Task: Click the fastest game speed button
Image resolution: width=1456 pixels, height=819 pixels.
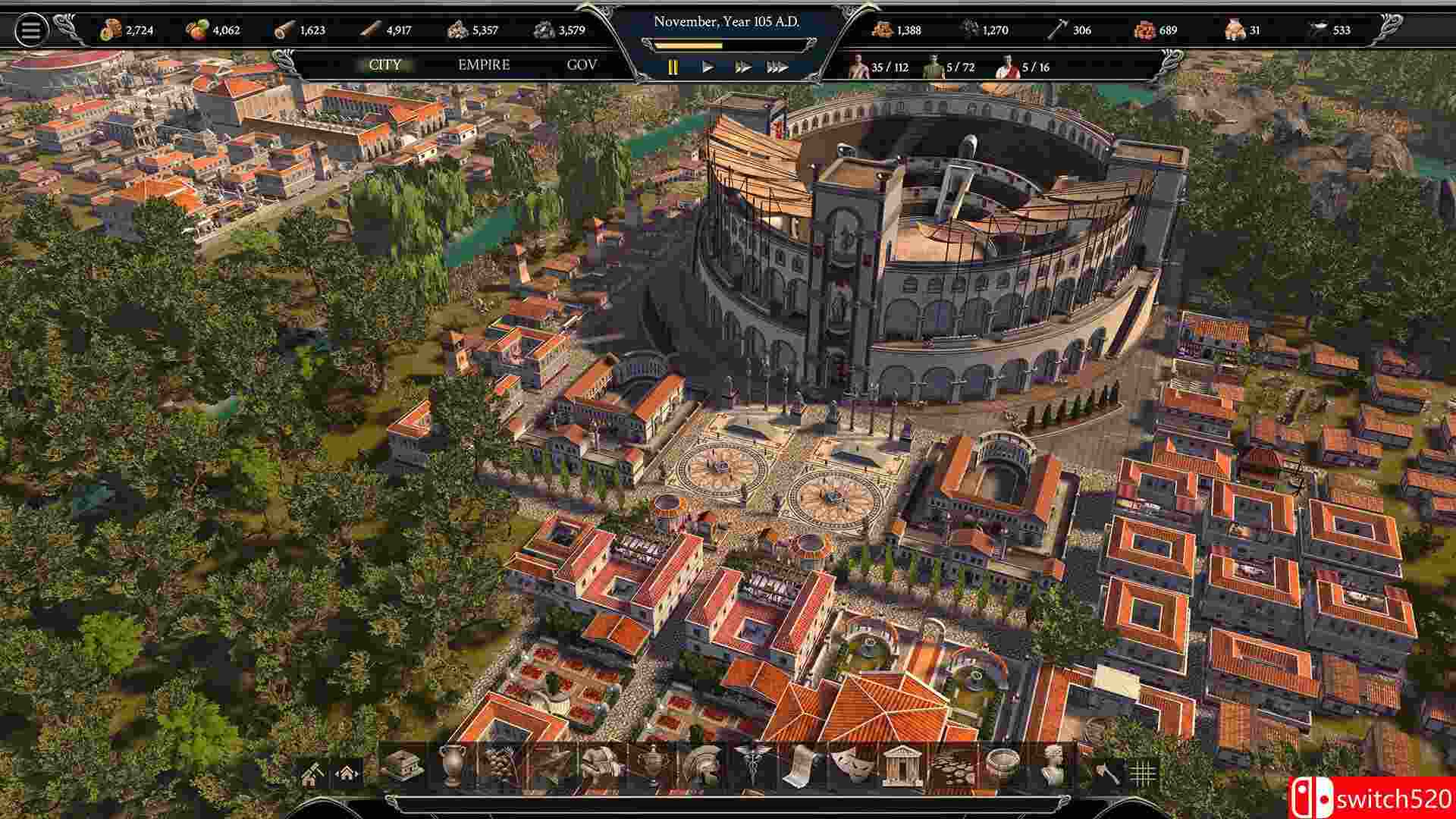Action: click(x=777, y=66)
